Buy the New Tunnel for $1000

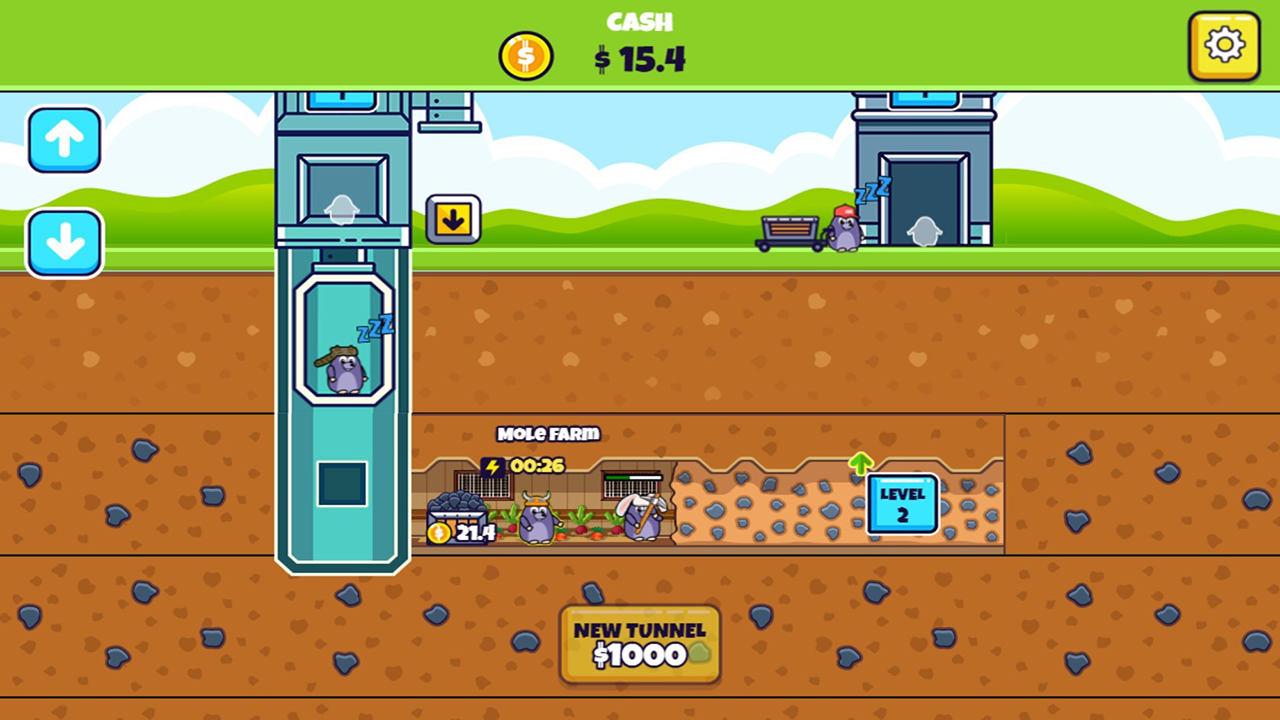pyautogui.click(x=639, y=645)
